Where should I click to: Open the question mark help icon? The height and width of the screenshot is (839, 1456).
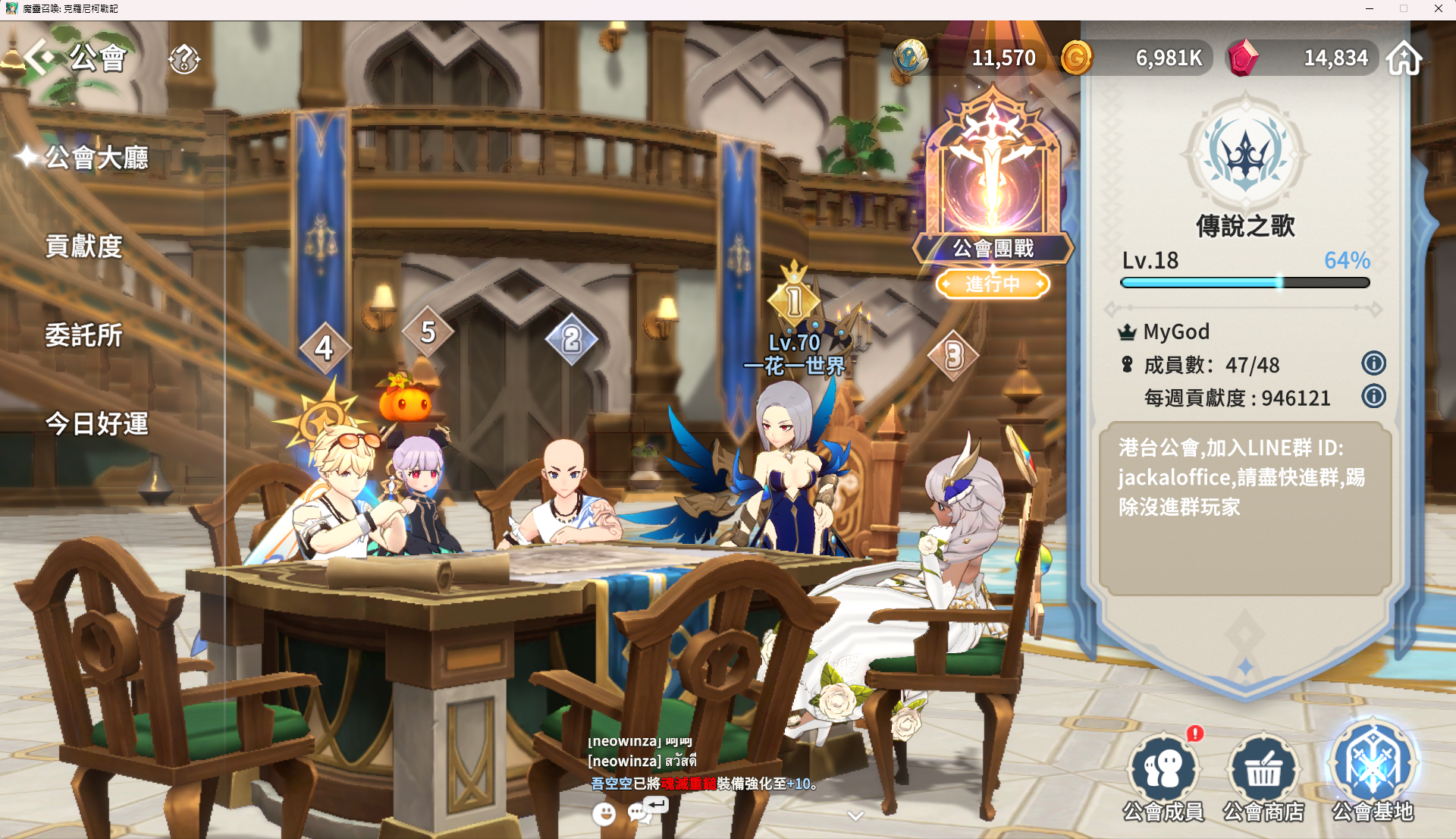(184, 58)
